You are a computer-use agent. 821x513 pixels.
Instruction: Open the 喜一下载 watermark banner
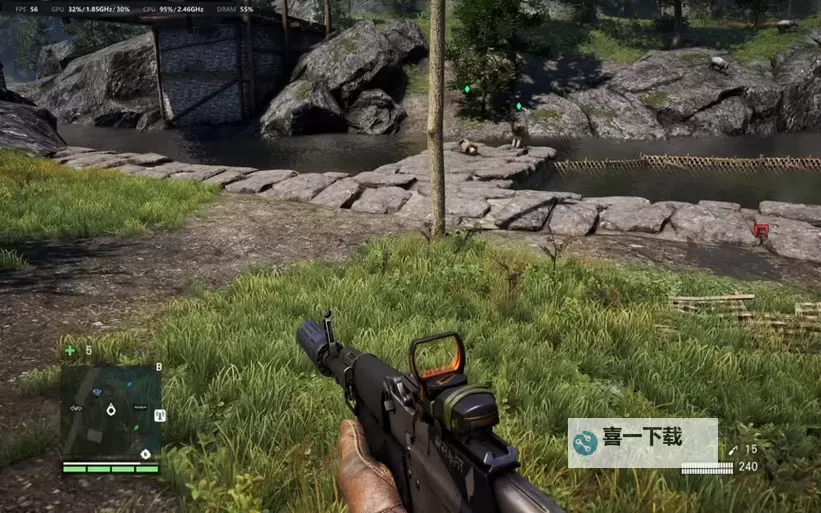(x=642, y=442)
